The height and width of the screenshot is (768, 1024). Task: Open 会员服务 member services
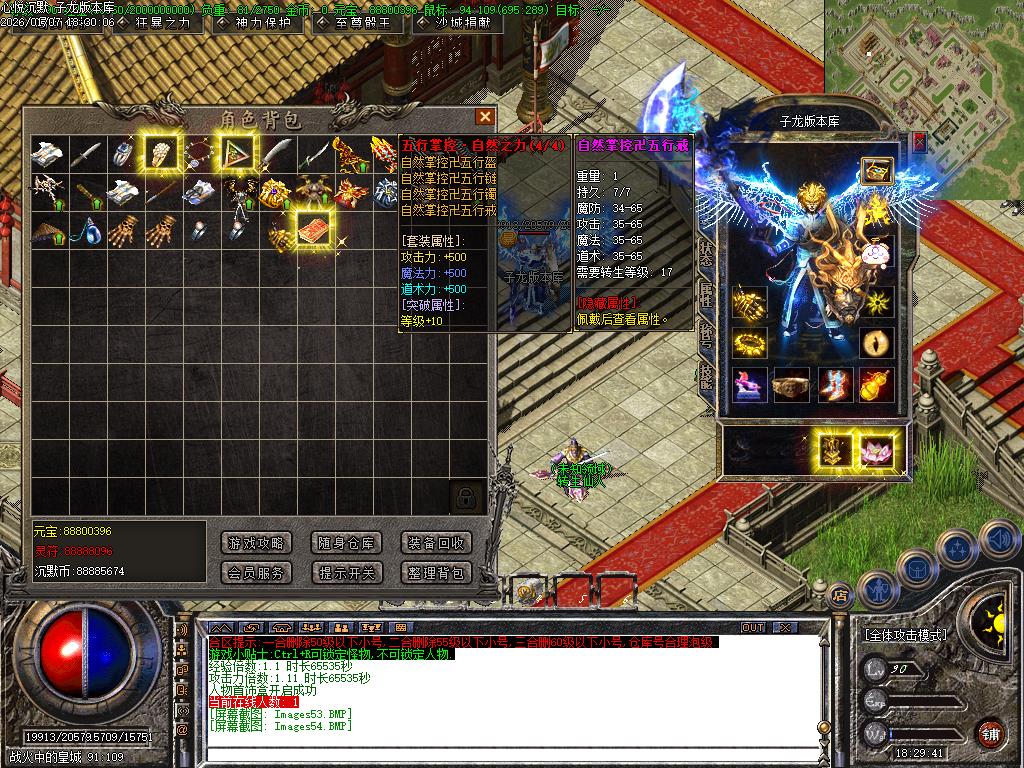(x=257, y=573)
